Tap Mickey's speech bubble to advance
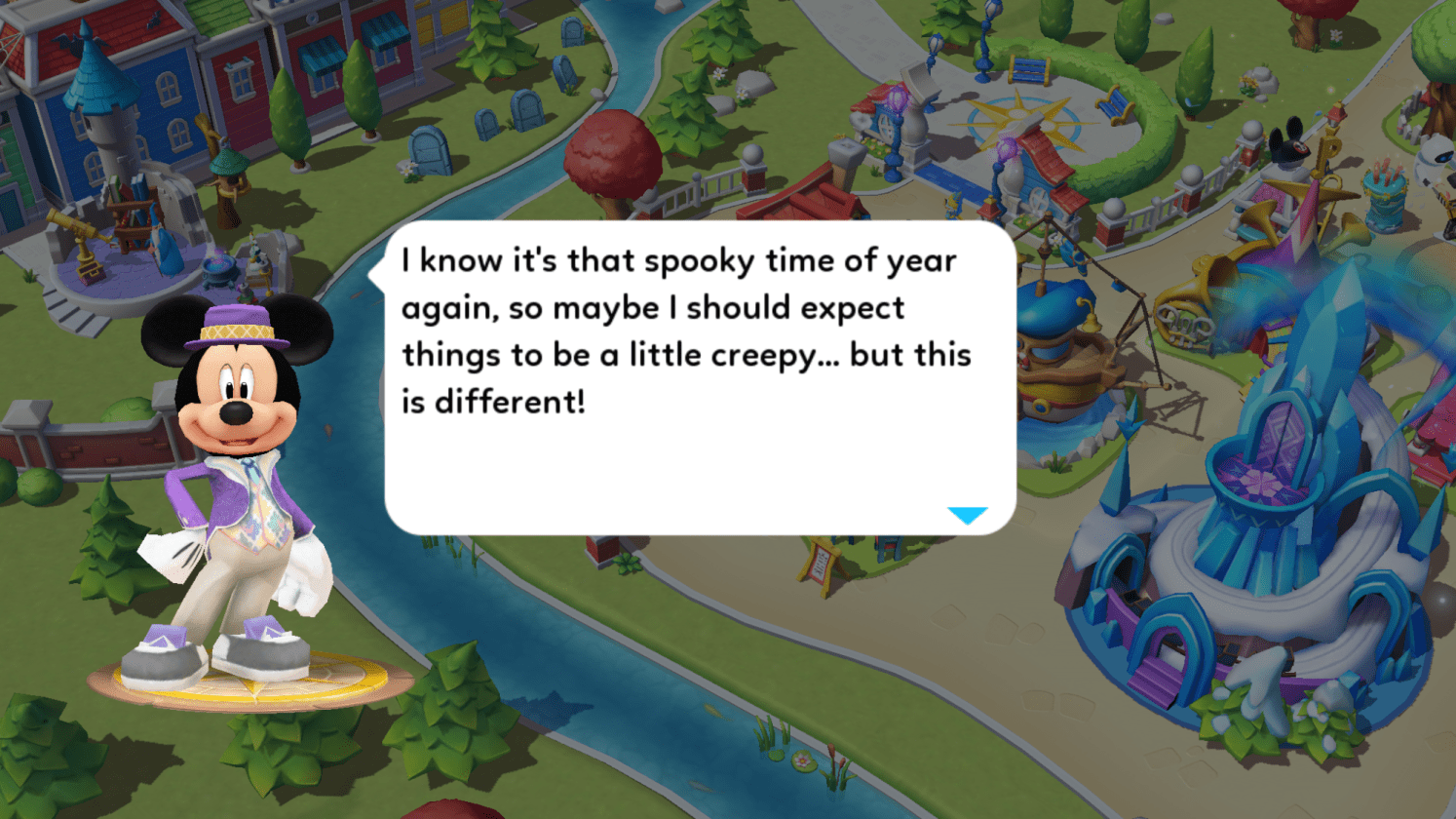Screen dimensions: 1456x819 click(700, 378)
